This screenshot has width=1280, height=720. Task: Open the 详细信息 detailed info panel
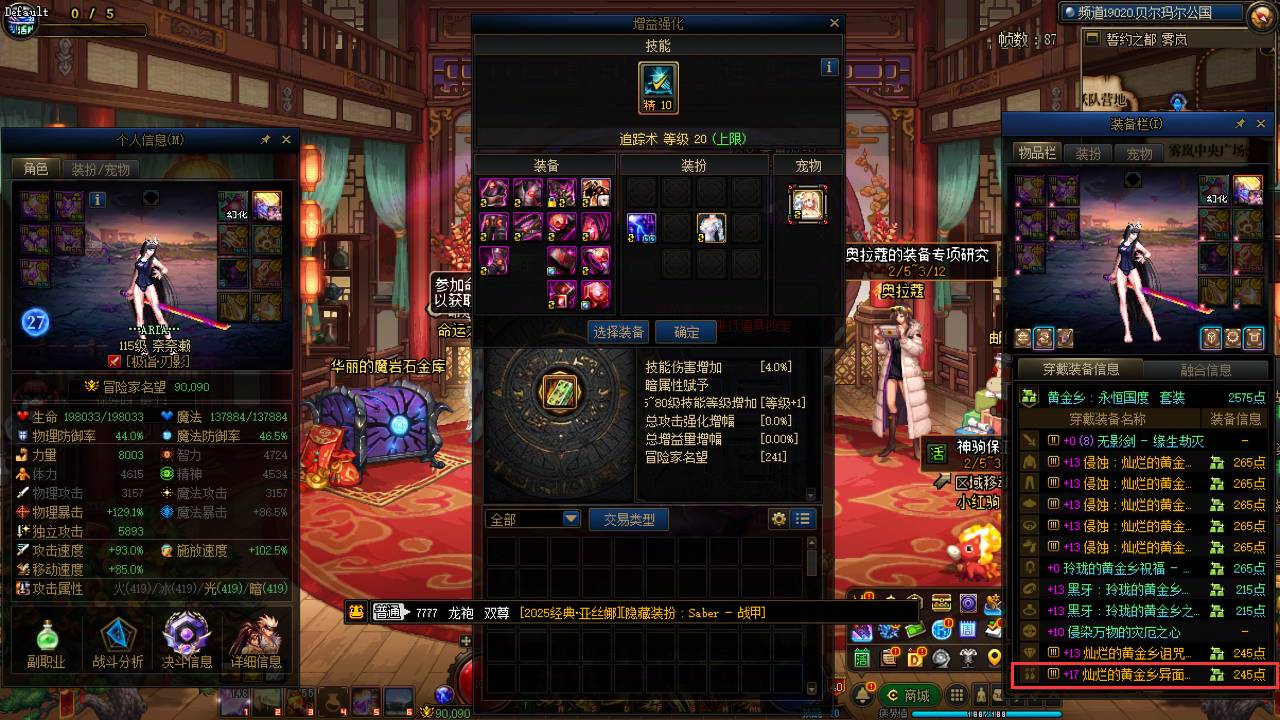(x=255, y=640)
